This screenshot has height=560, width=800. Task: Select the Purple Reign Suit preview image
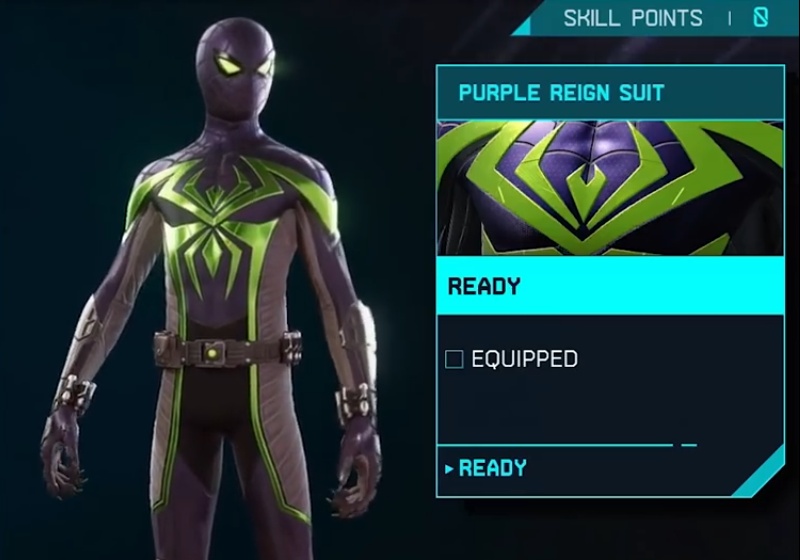(x=610, y=187)
